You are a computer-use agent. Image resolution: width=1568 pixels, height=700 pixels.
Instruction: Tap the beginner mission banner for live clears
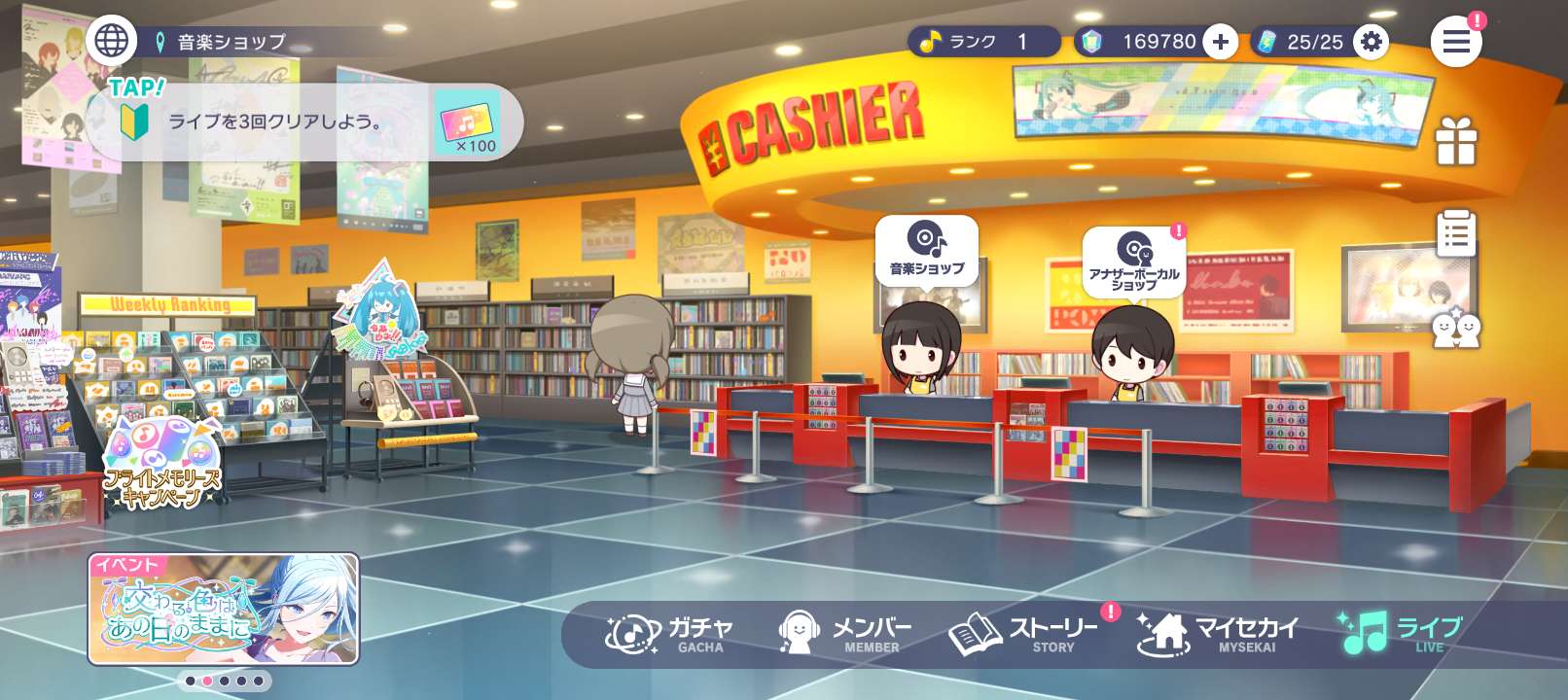[x=302, y=122]
